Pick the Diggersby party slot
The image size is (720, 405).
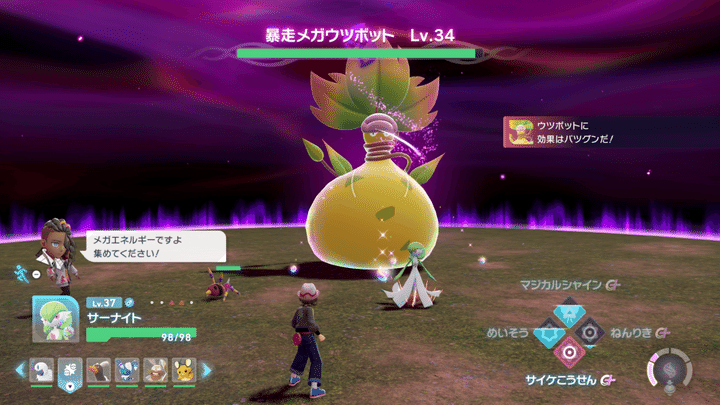pyautogui.click(x=154, y=371)
